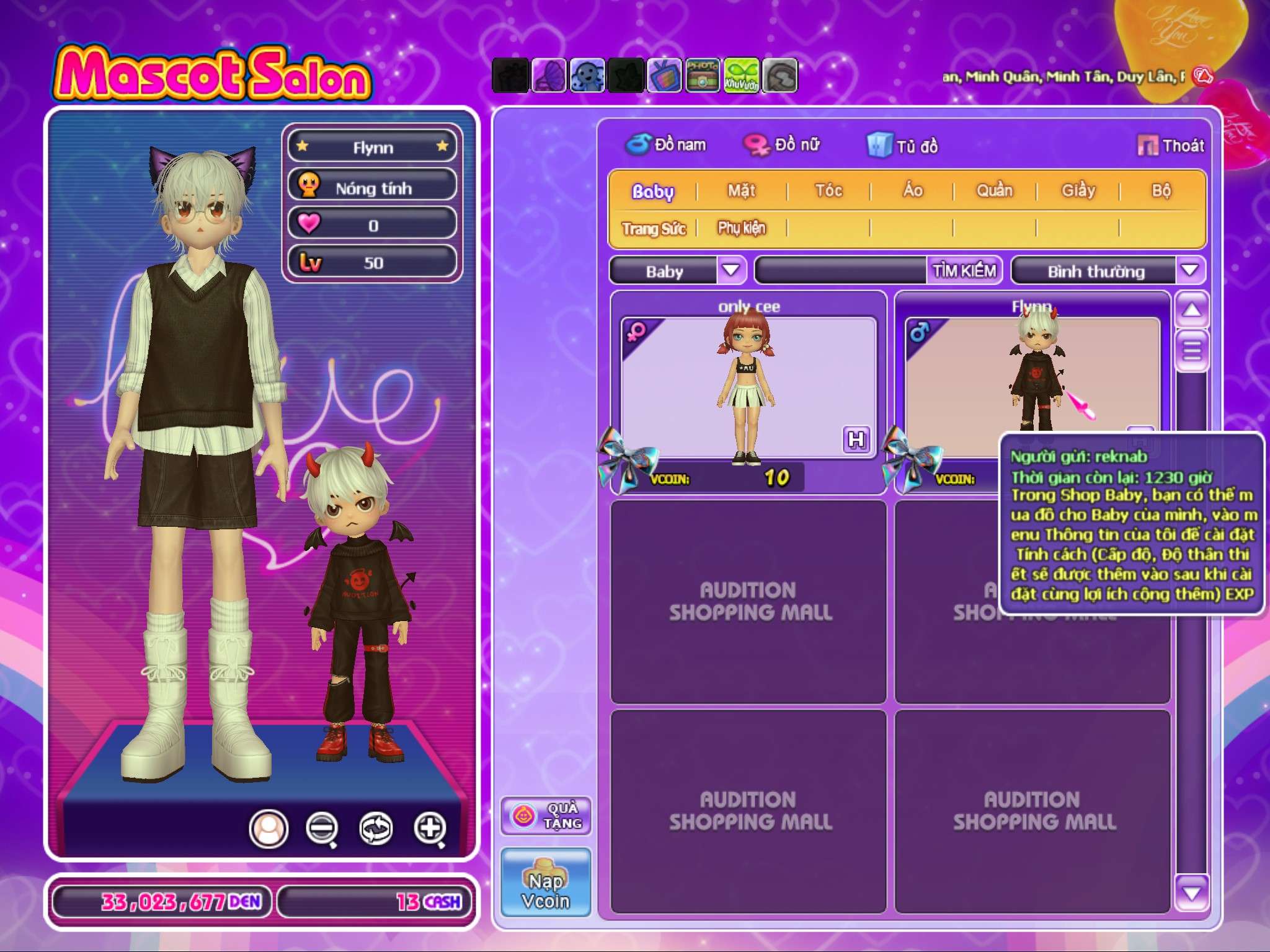Open the Bộ outfit set category
The width and height of the screenshot is (1270, 952).
coord(1161,190)
